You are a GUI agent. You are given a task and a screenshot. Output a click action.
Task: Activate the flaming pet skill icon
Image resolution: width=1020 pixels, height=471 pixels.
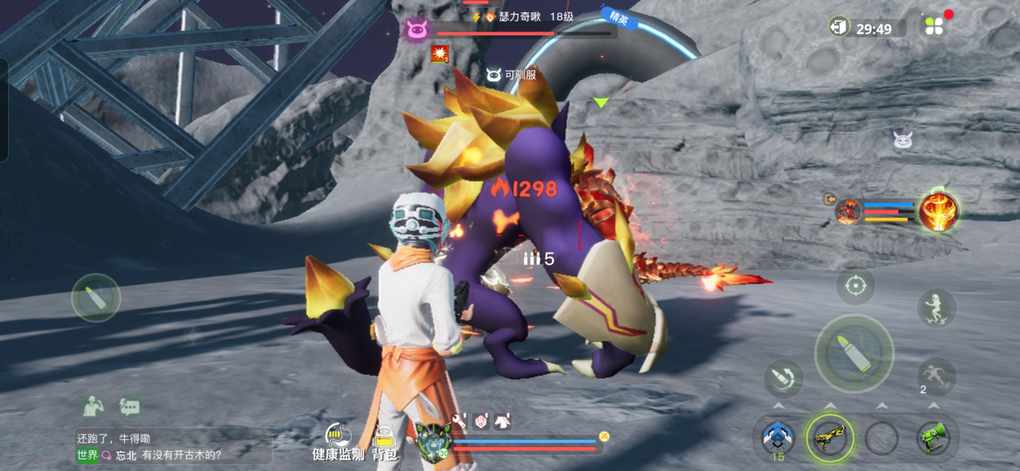click(938, 210)
